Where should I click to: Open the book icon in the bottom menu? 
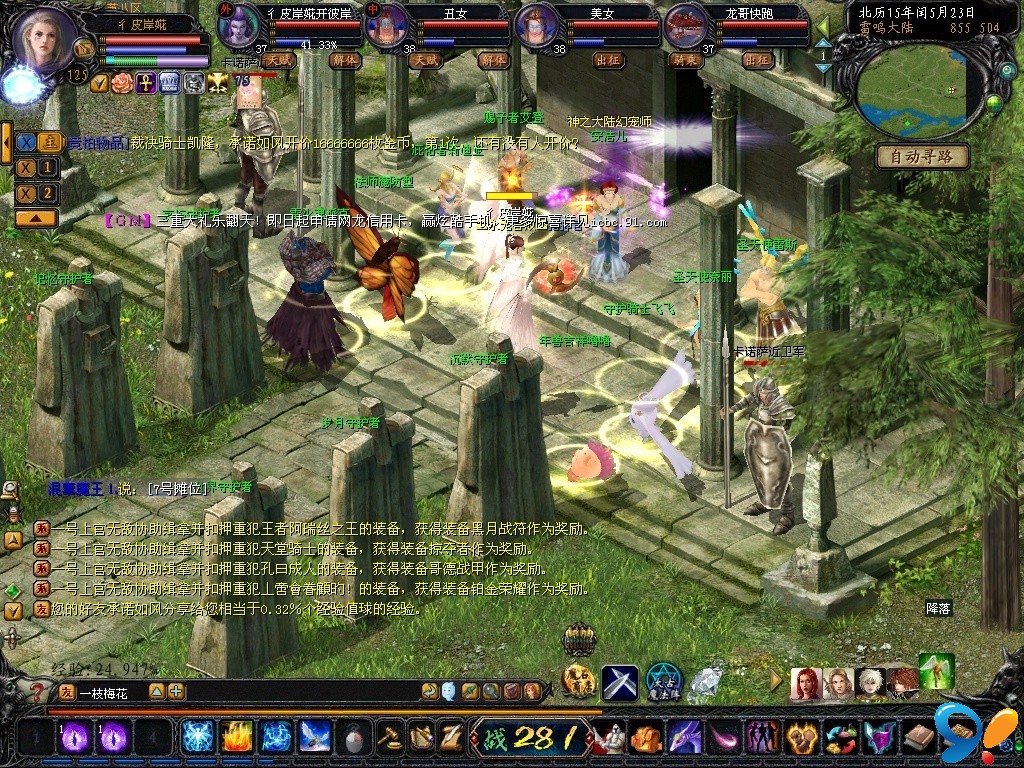[919, 738]
